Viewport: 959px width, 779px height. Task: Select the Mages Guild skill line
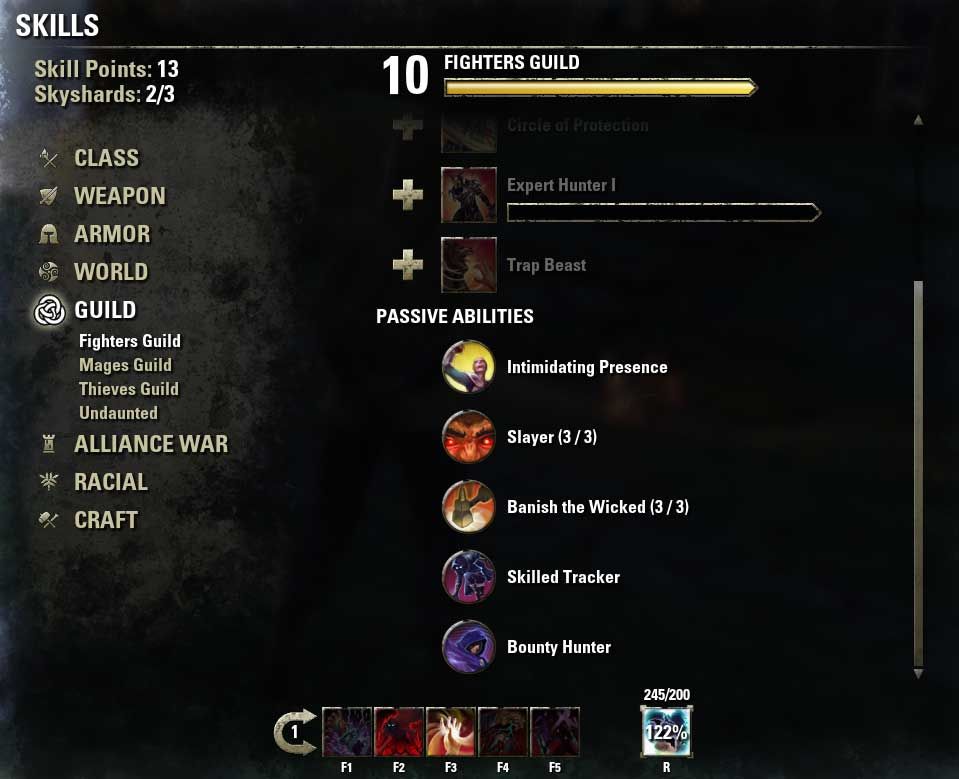[x=125, y=365]
